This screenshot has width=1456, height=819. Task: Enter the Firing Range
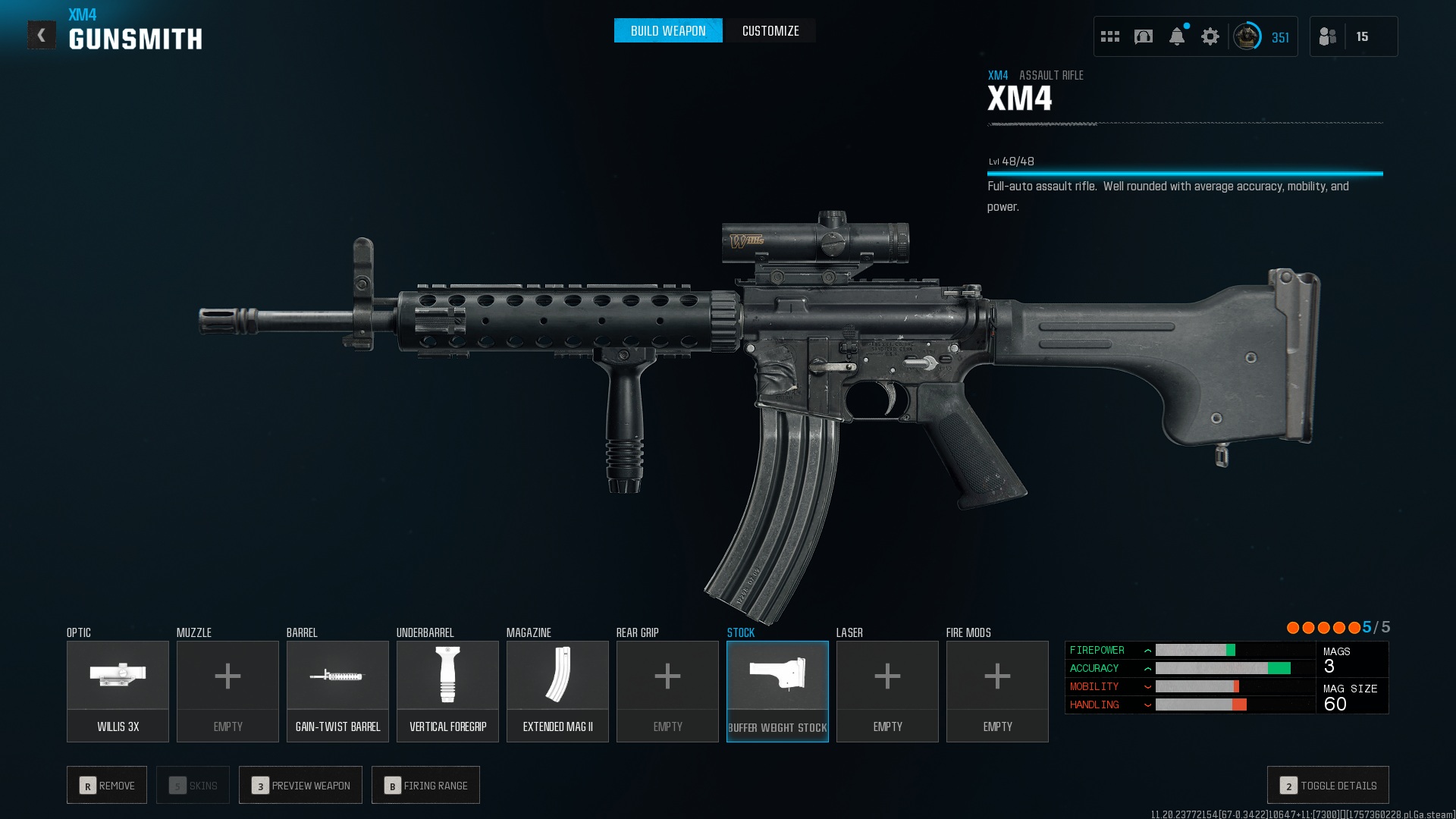pyautogui.click(x=425, y=785)
